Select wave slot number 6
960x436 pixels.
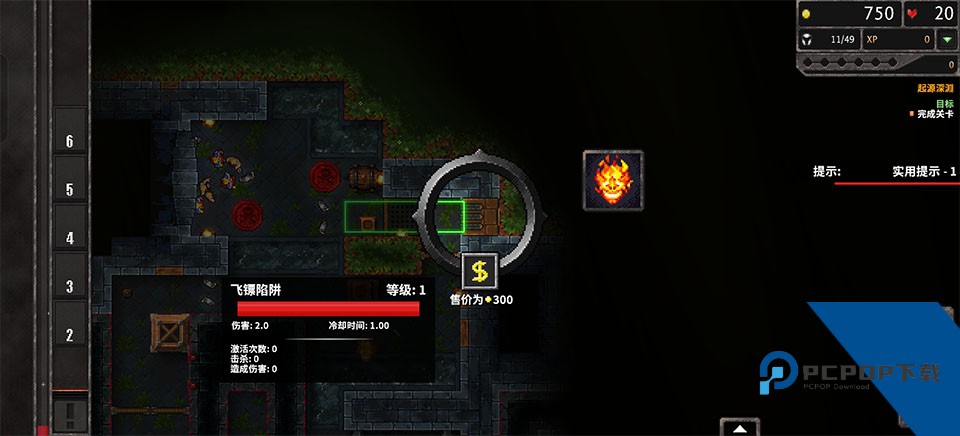point(70,142)
